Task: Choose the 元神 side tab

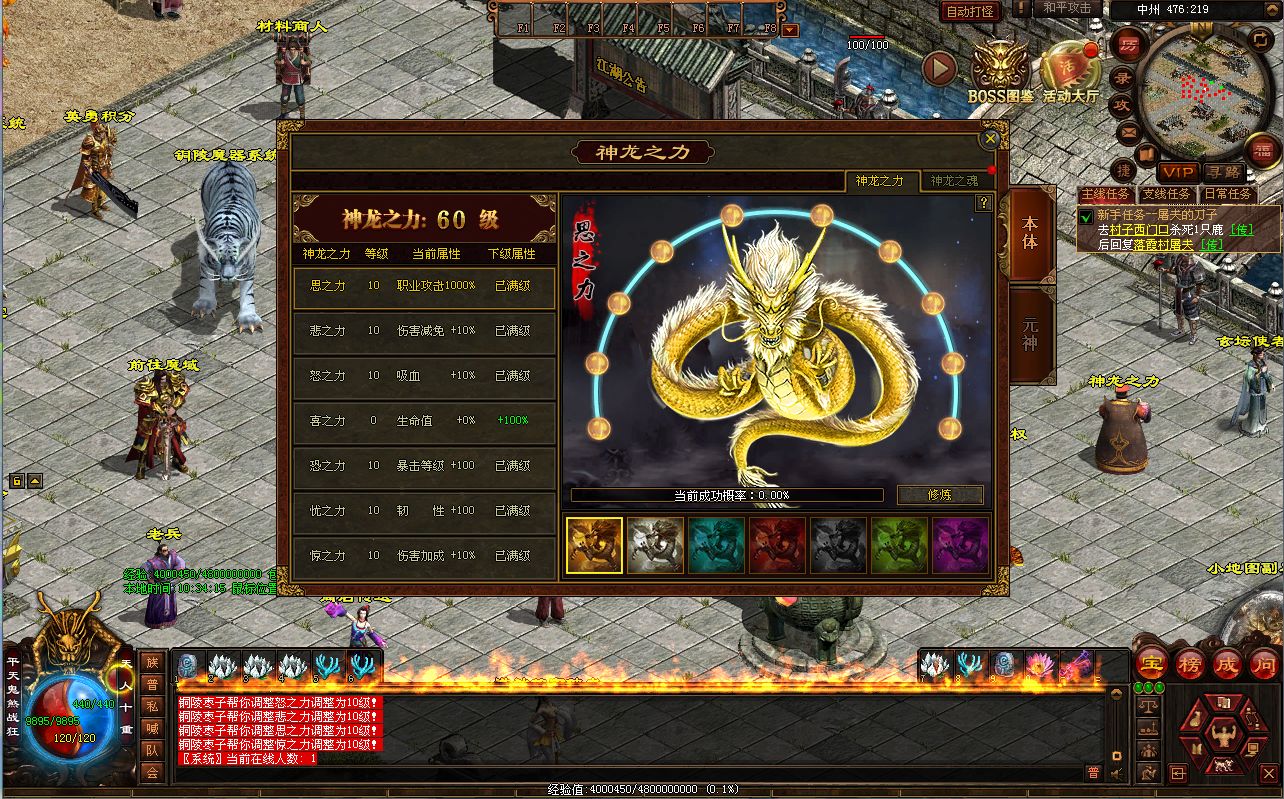Action: point(1030,335)
